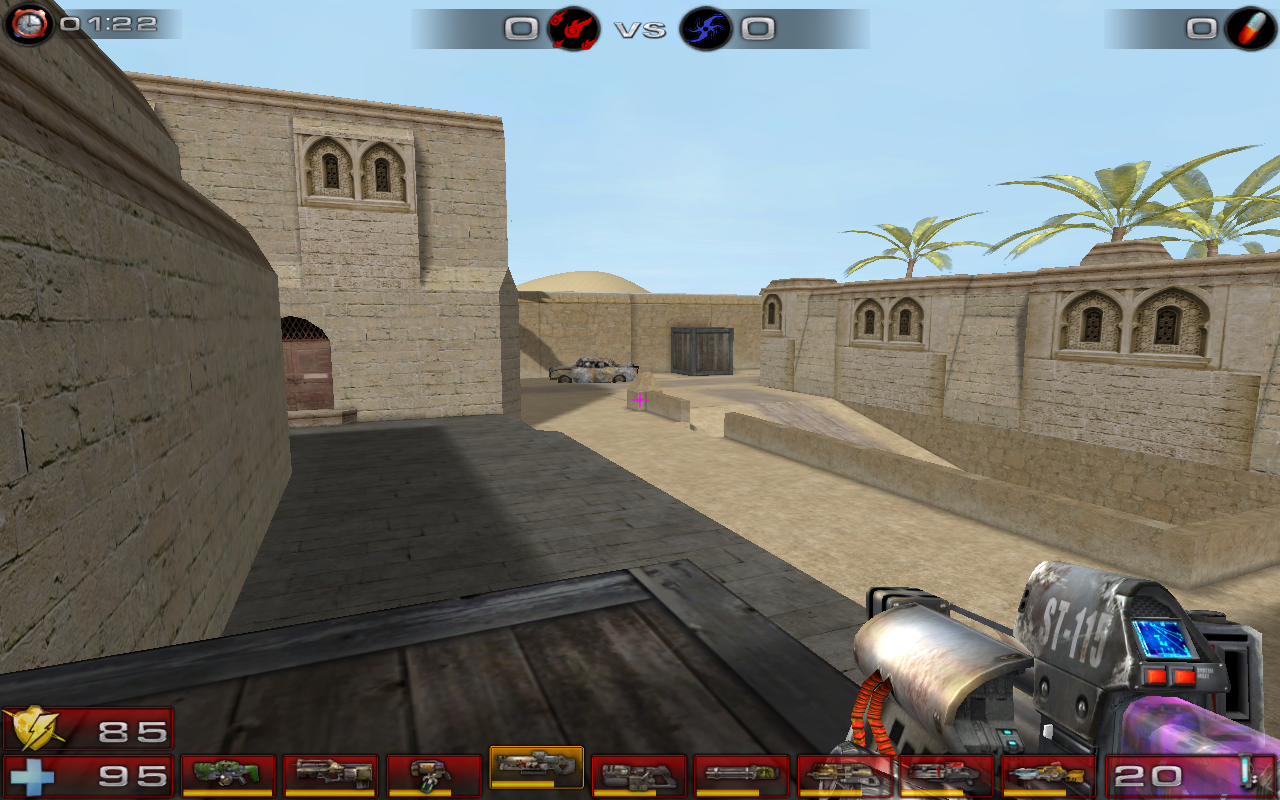Click the magenta crosshair in the middle

640,400
